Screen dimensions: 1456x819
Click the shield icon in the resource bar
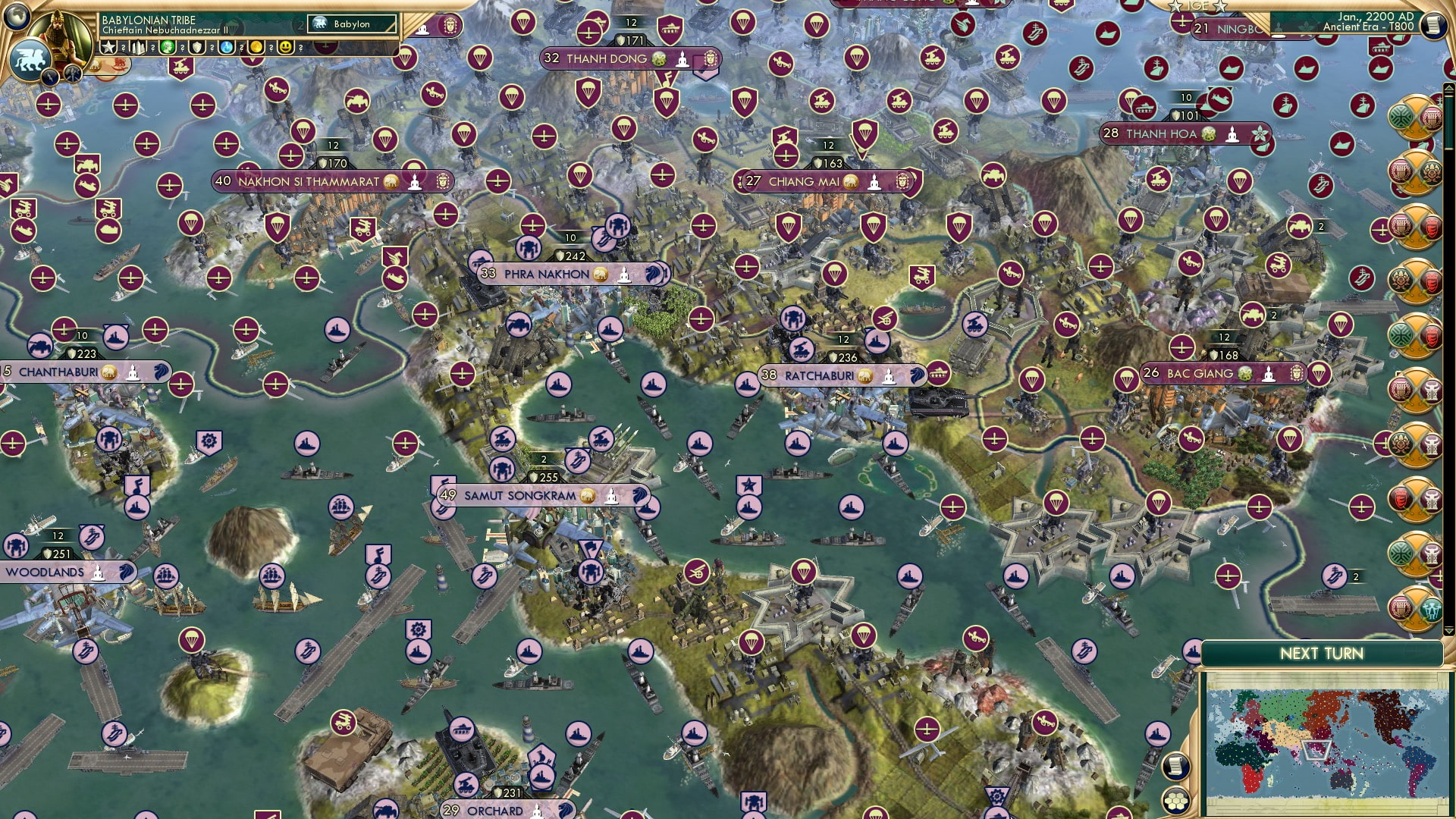(x=199, y=47)
